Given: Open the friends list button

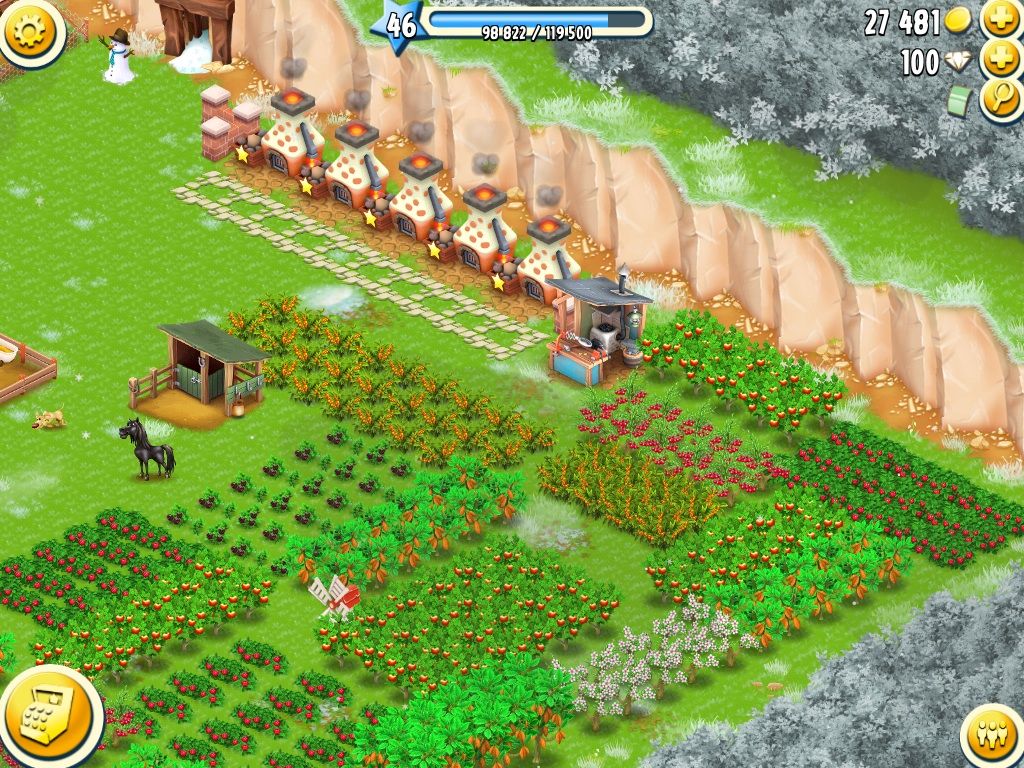Looking at the screenshot, I should (994, 738).
